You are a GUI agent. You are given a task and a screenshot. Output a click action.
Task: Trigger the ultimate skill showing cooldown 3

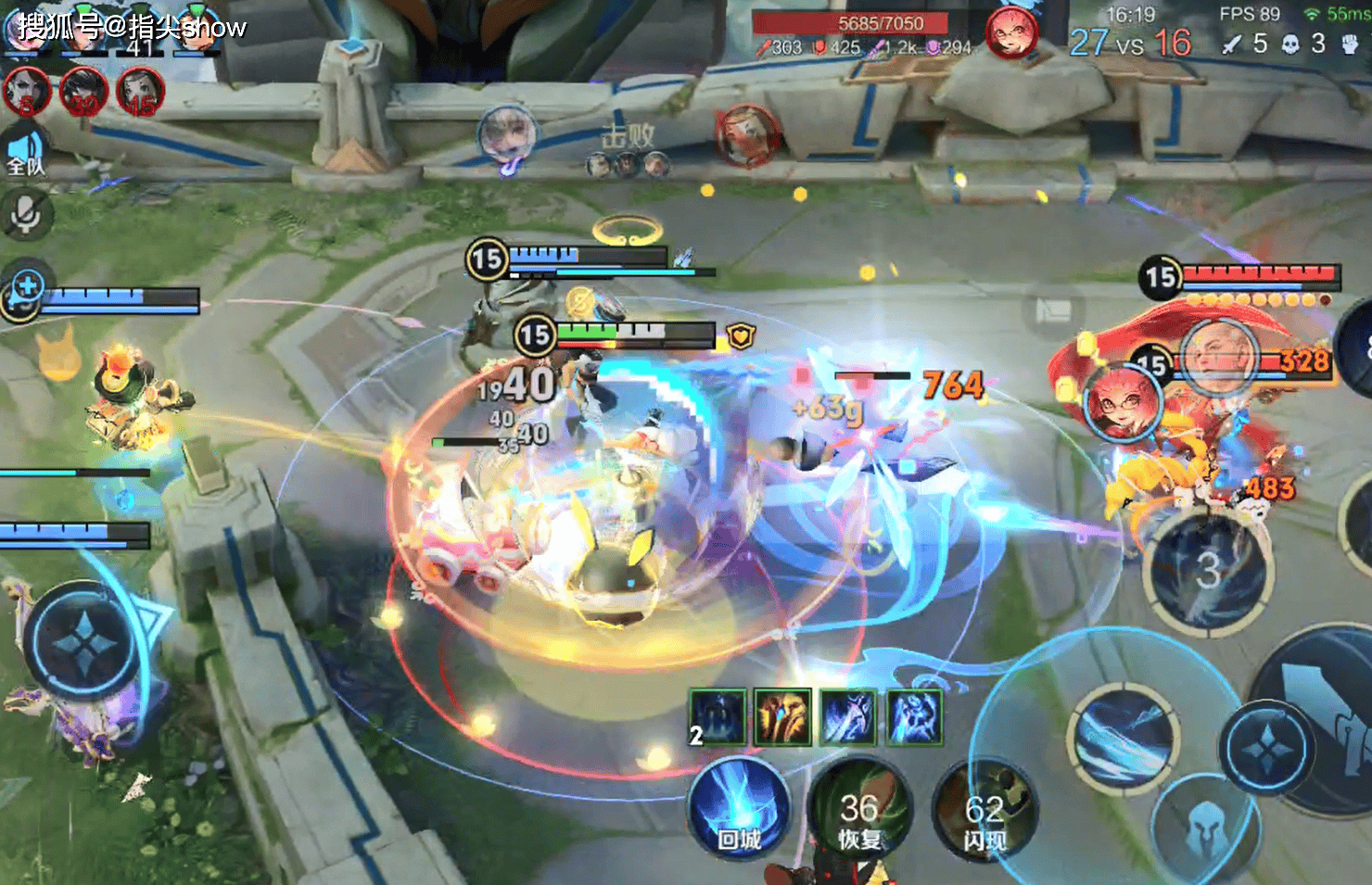pos(1207,570)
